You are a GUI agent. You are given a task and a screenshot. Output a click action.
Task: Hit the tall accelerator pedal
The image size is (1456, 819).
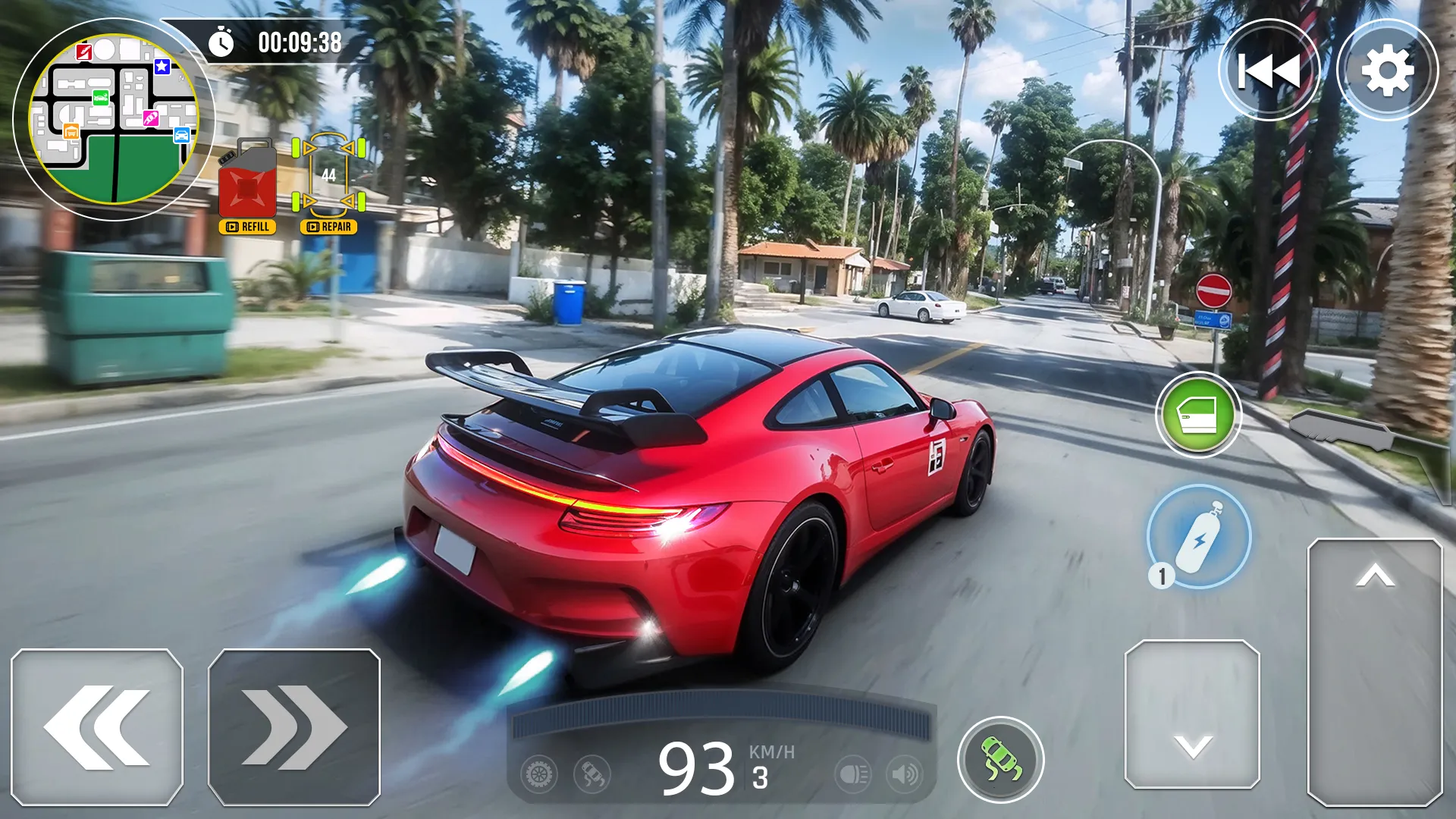(1374, 672)
